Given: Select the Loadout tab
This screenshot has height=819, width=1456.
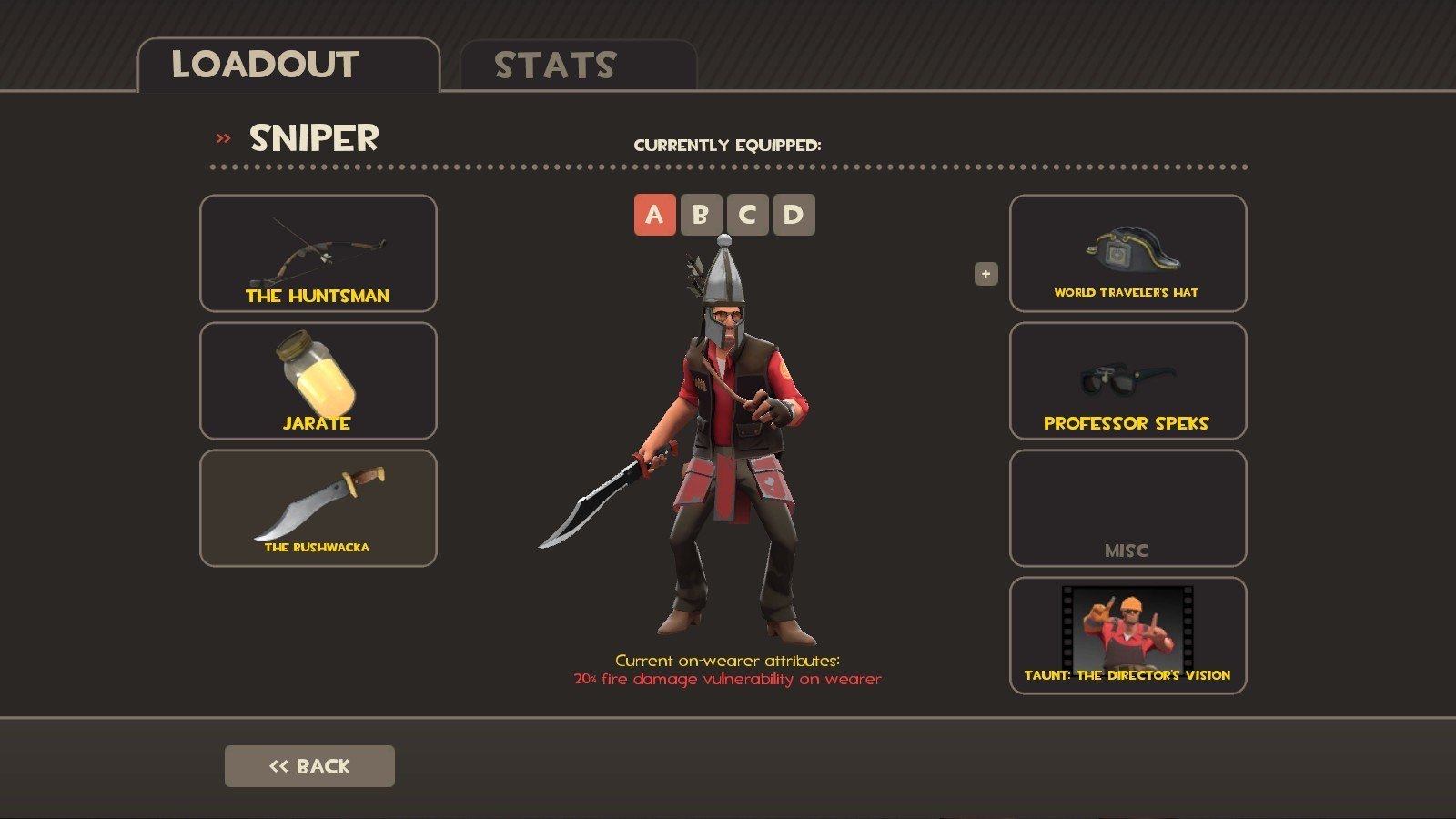Looking at the screenshot, I should coord(288,66).
